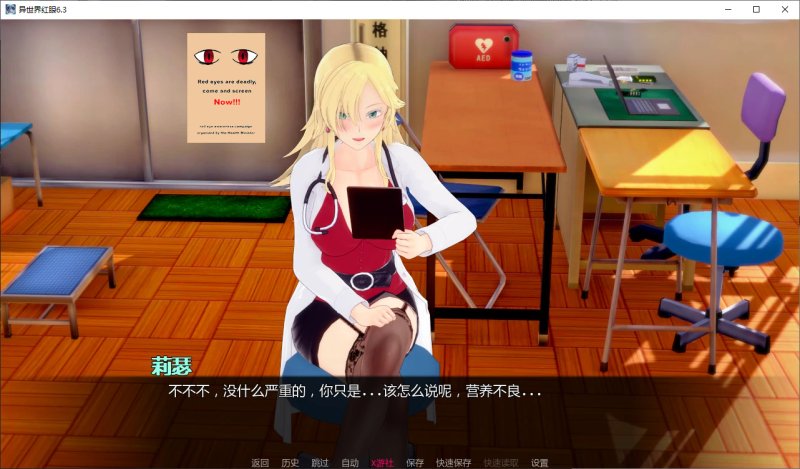Click 快速保存 (Quick Save)

coord(455,463)
